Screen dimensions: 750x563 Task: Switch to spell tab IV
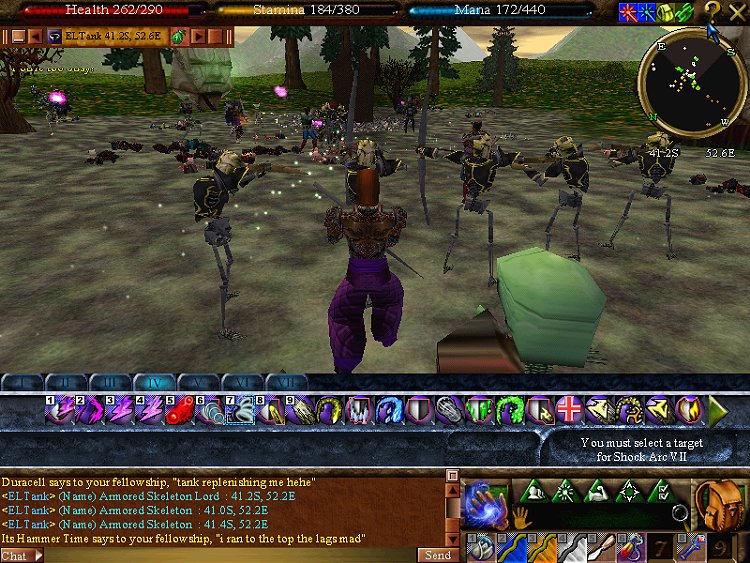153,382
